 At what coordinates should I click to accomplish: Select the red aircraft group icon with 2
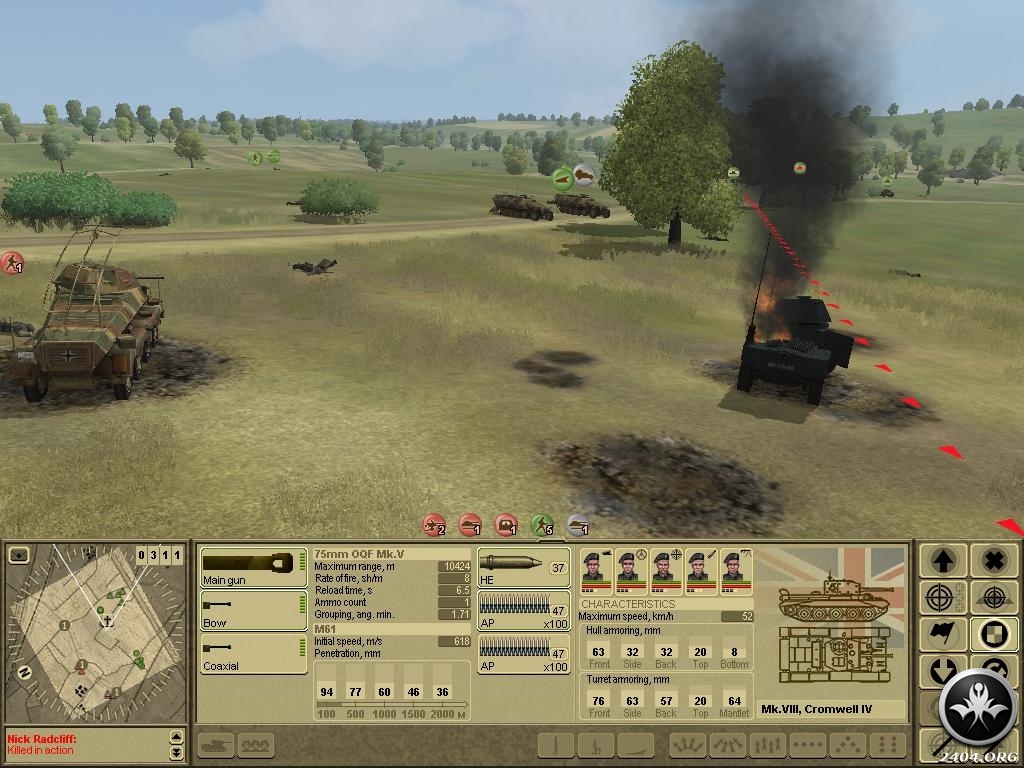tap(434, 524)
